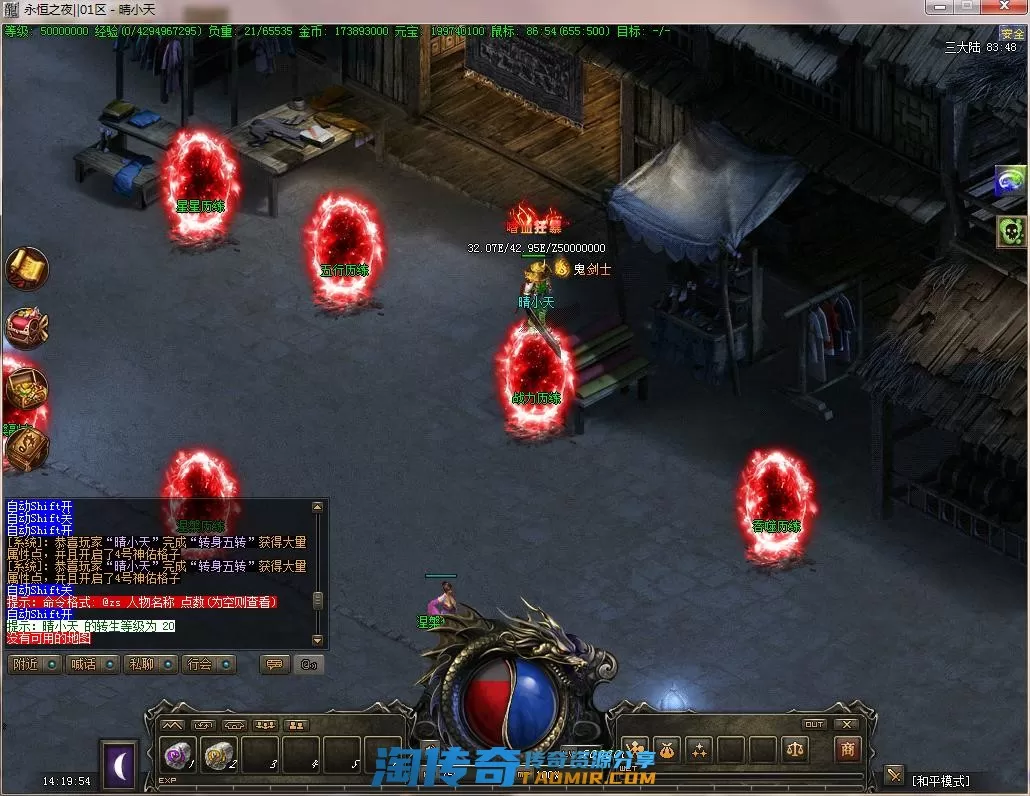This screenshot has width=1030, height=796.
Task: Open the money bag inventory icon
Action: (x=667, y=749)
